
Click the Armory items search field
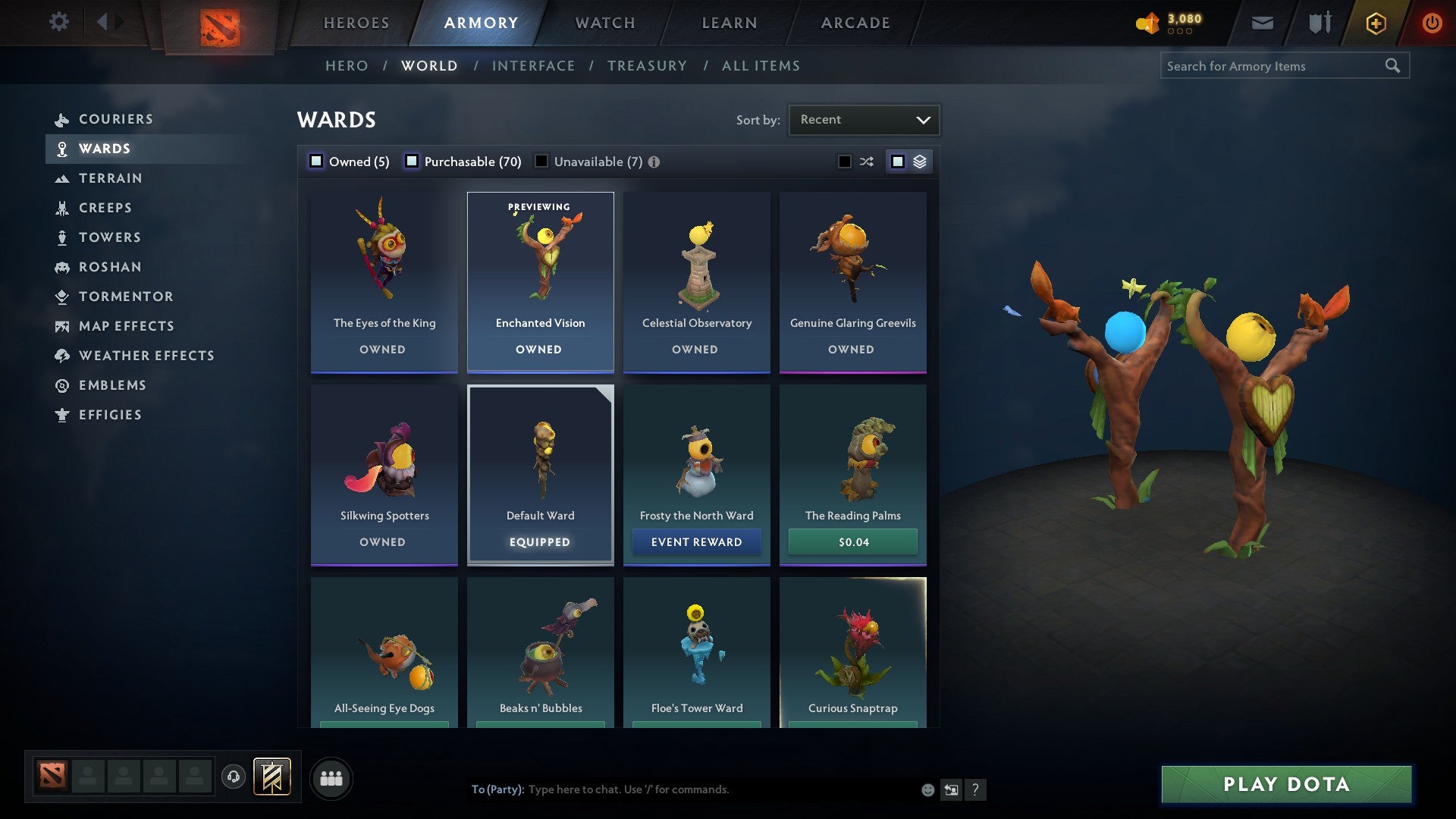point(1274,66)
